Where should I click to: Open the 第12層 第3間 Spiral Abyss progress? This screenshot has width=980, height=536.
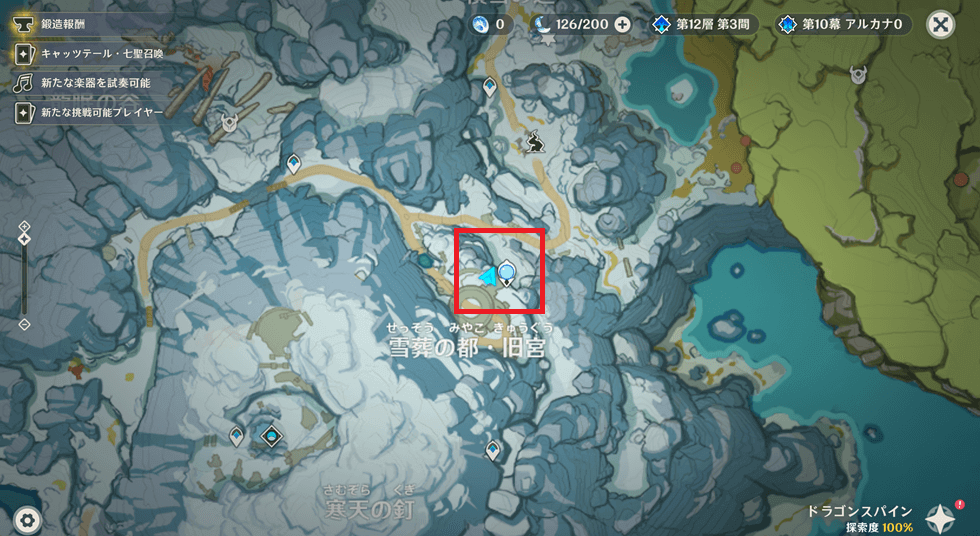[x=704, y=25]
